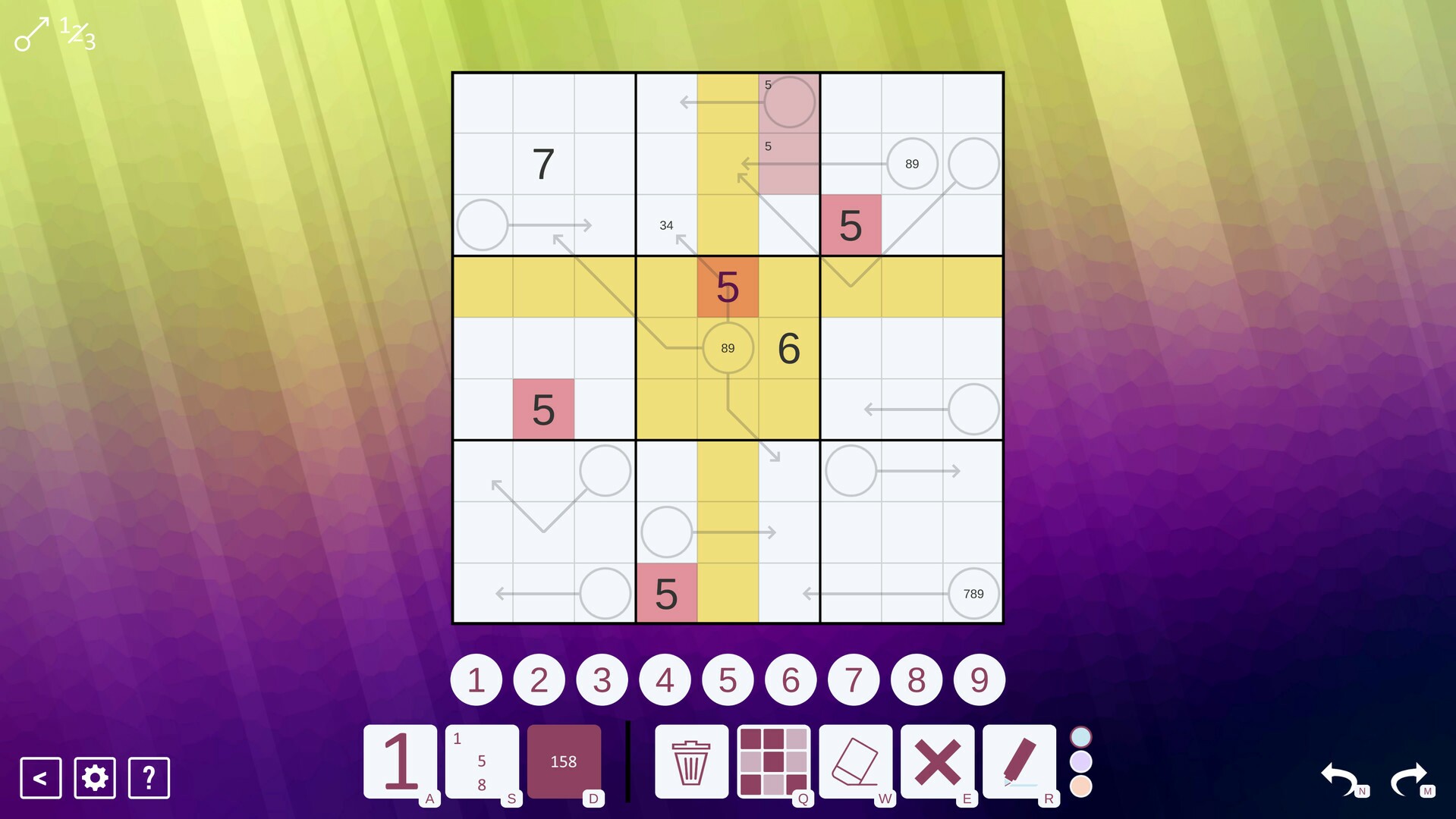The image size is (1456, 819).
Task: Select the trash delete tool
Action: tap(690, 761)
